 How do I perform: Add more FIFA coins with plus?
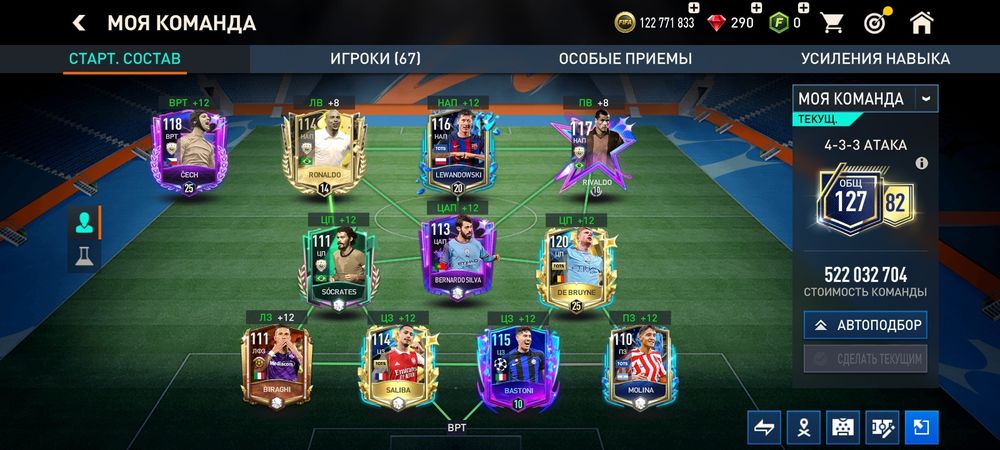693,8
